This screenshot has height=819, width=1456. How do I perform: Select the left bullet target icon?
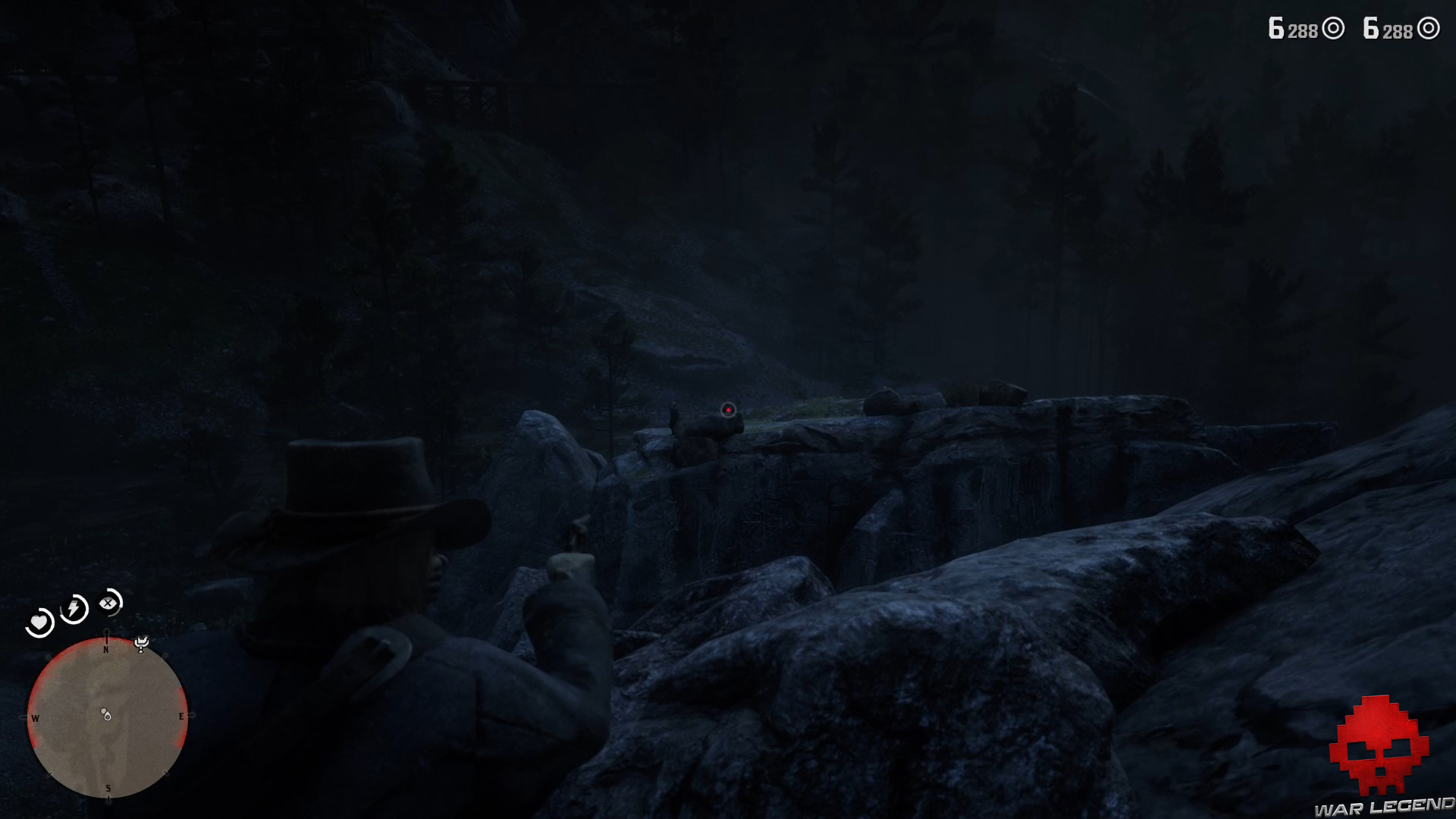point(1333,28)
